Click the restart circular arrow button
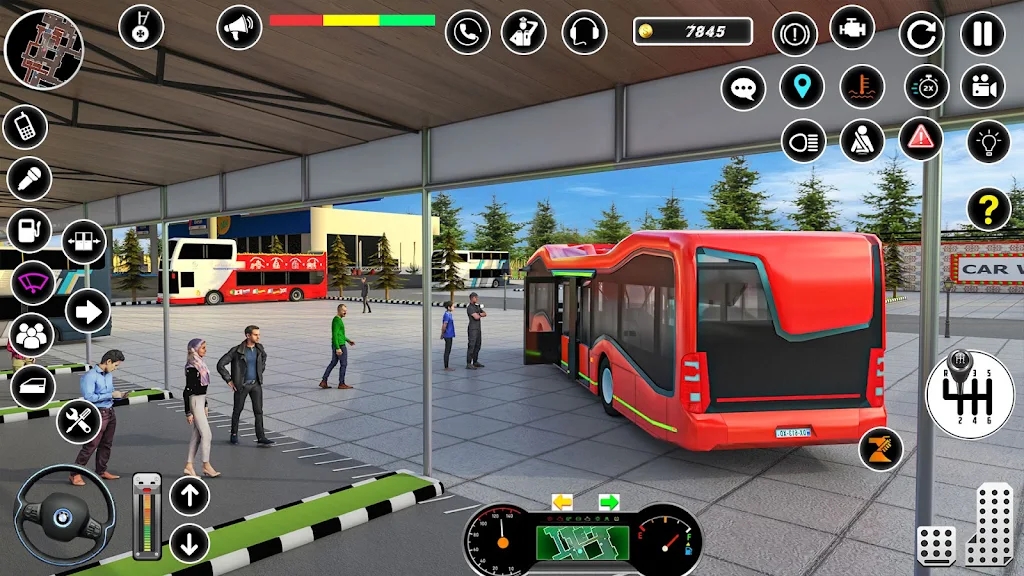1024x576 pixels. click(921, 33)
